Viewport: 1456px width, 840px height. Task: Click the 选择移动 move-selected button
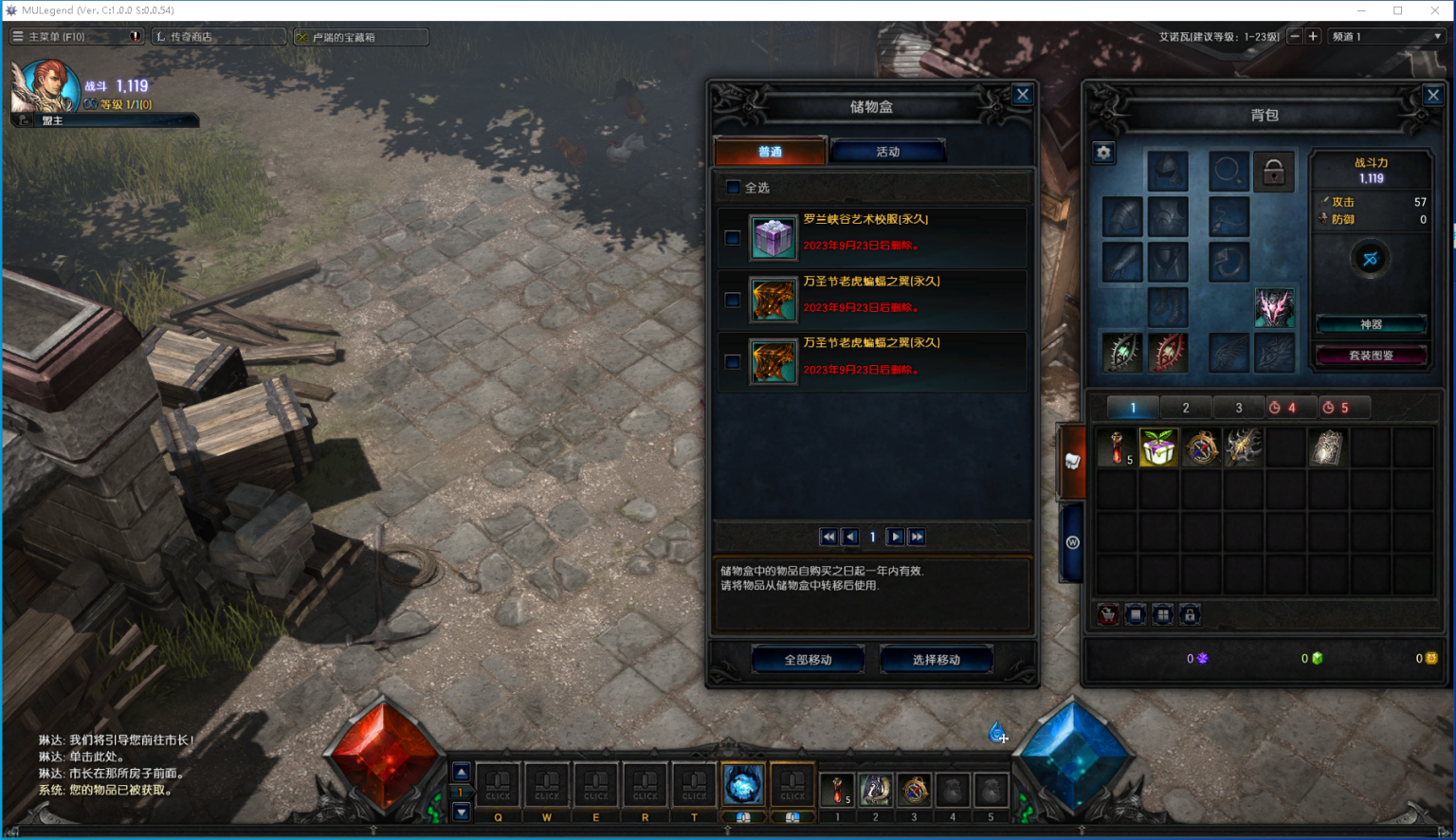[936, 659]
